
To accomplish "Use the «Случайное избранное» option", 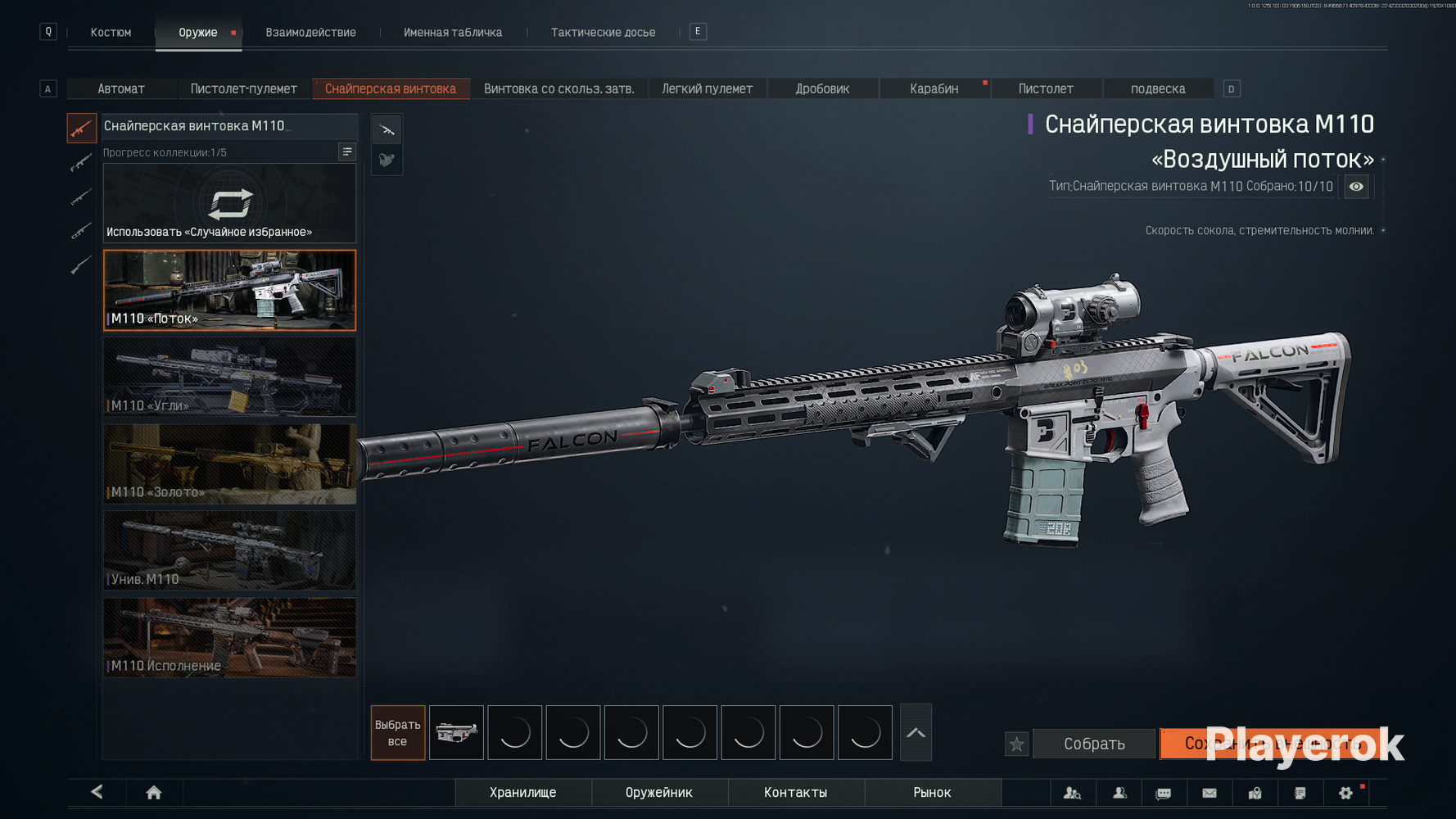I will click(229, 204).
